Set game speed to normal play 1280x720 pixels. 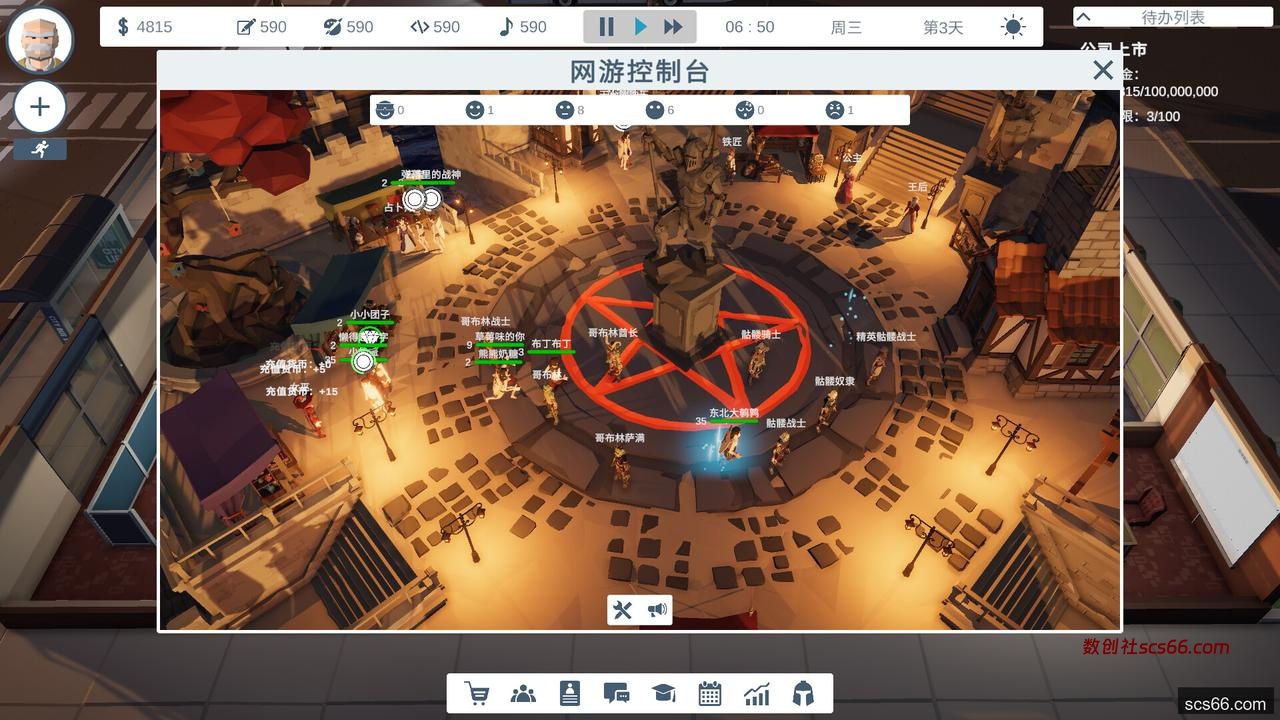click(x=641, y=27)
